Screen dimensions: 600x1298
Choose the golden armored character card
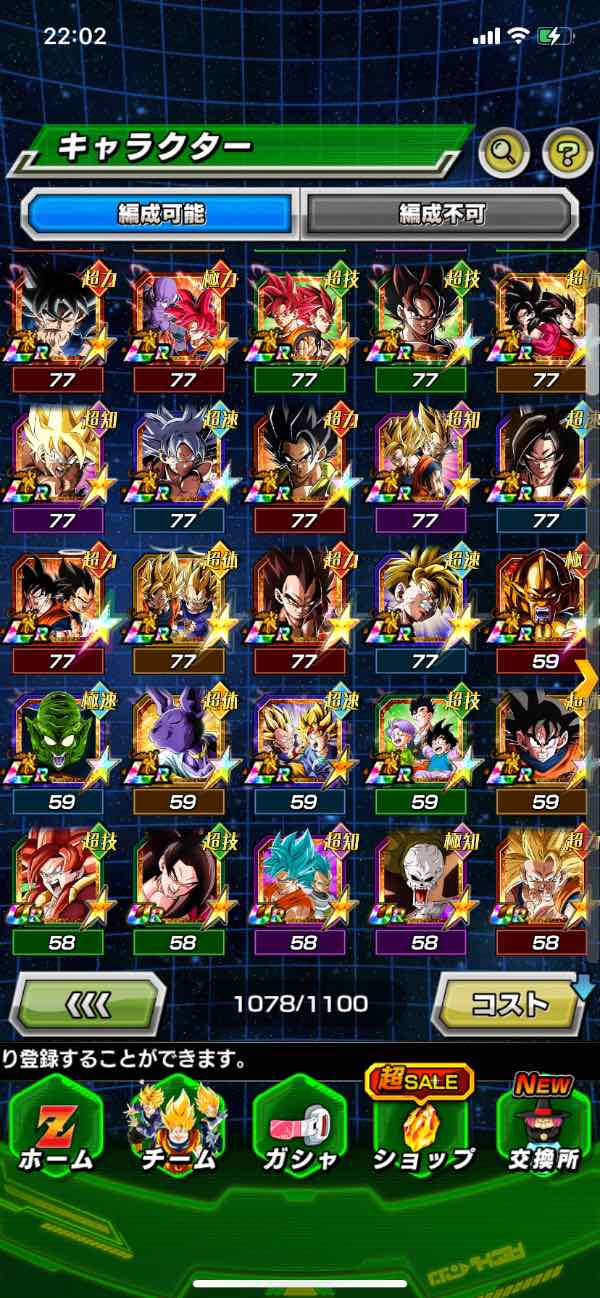click(545, 597)
